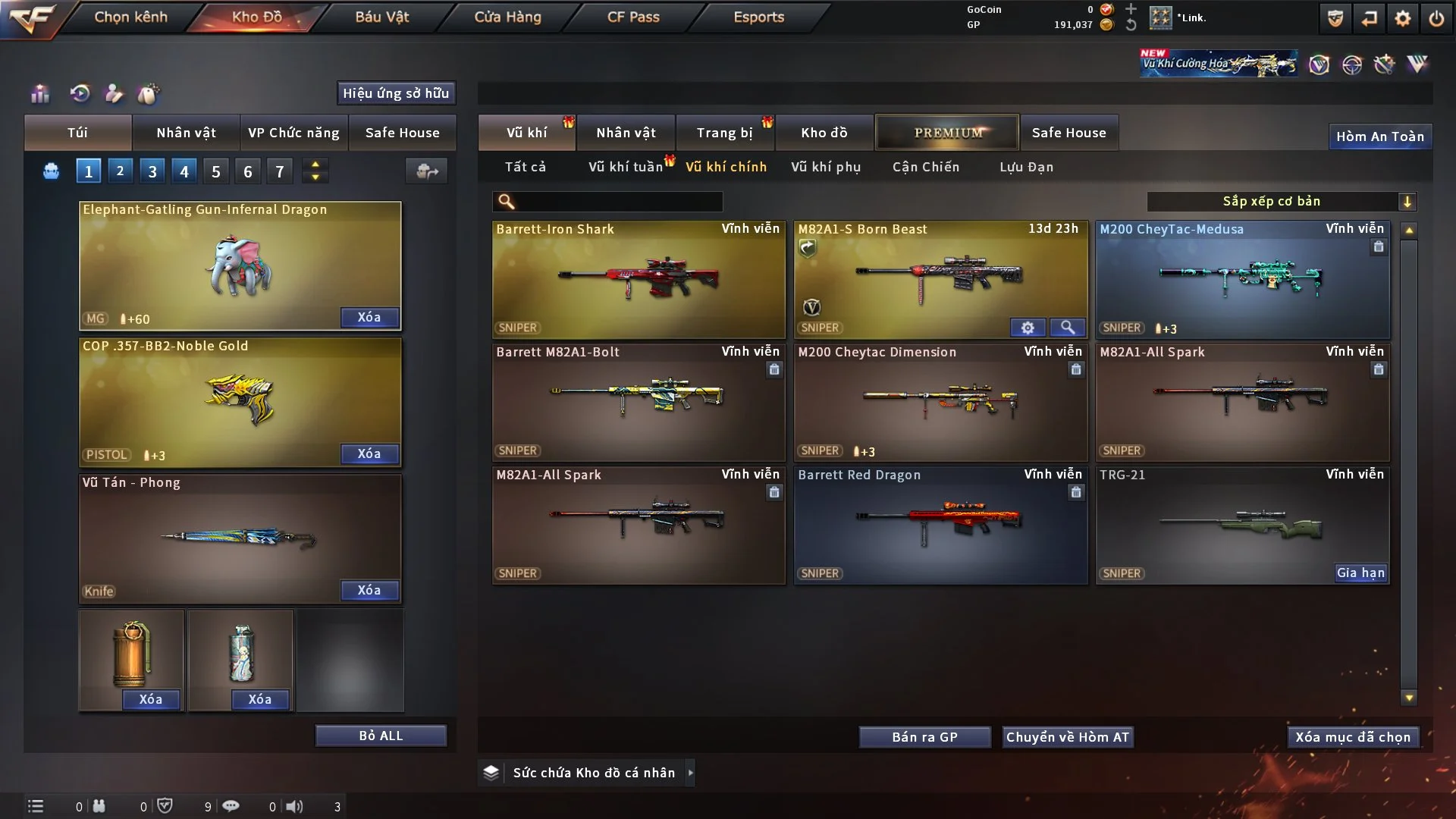Show the Cận Chiến melee category

click(926, 167)
